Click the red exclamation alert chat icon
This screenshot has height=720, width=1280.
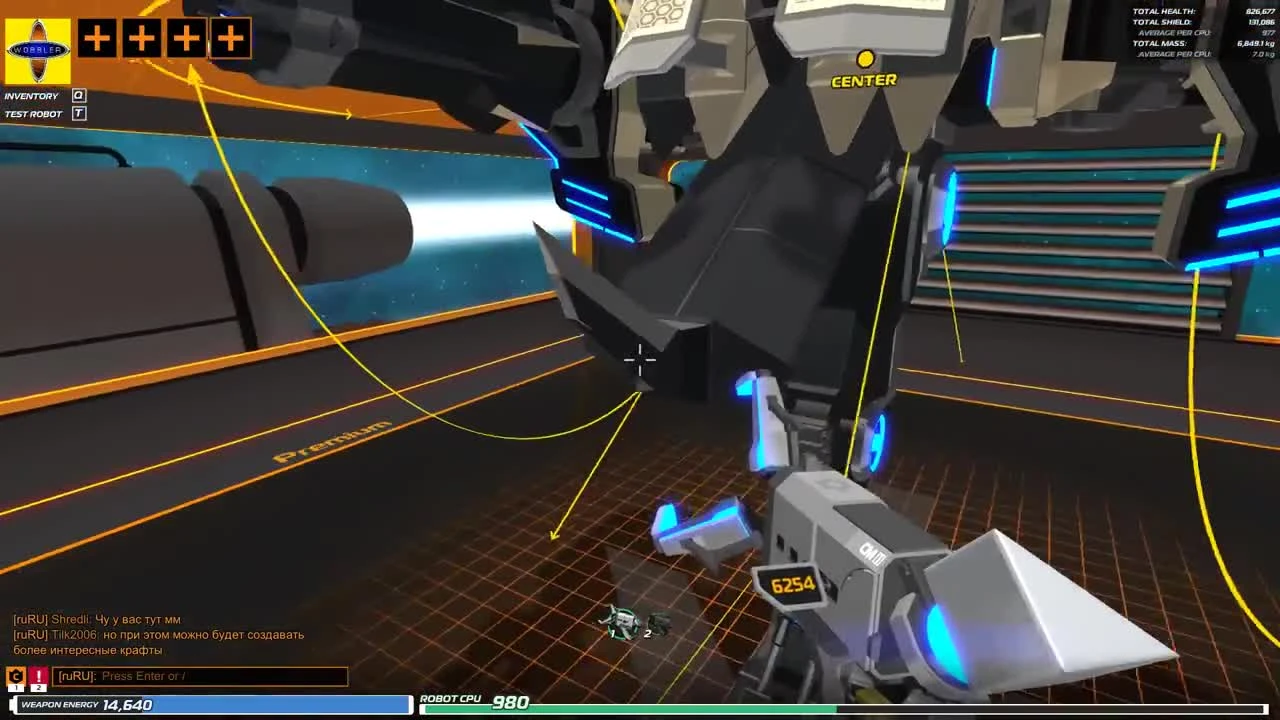pyautogui.click(x=37, y=675)
